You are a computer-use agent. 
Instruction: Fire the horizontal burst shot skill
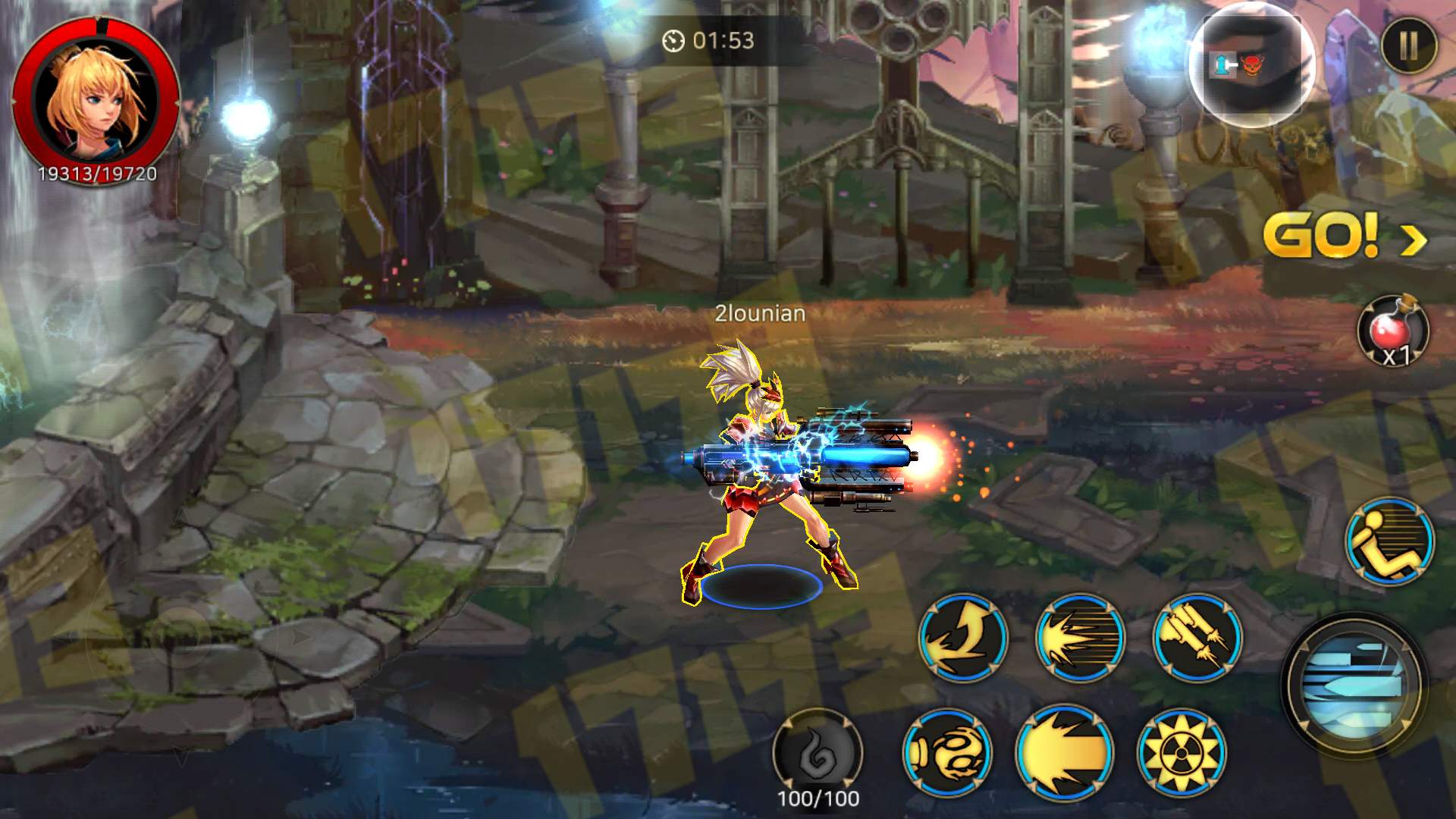[1080, 637]
